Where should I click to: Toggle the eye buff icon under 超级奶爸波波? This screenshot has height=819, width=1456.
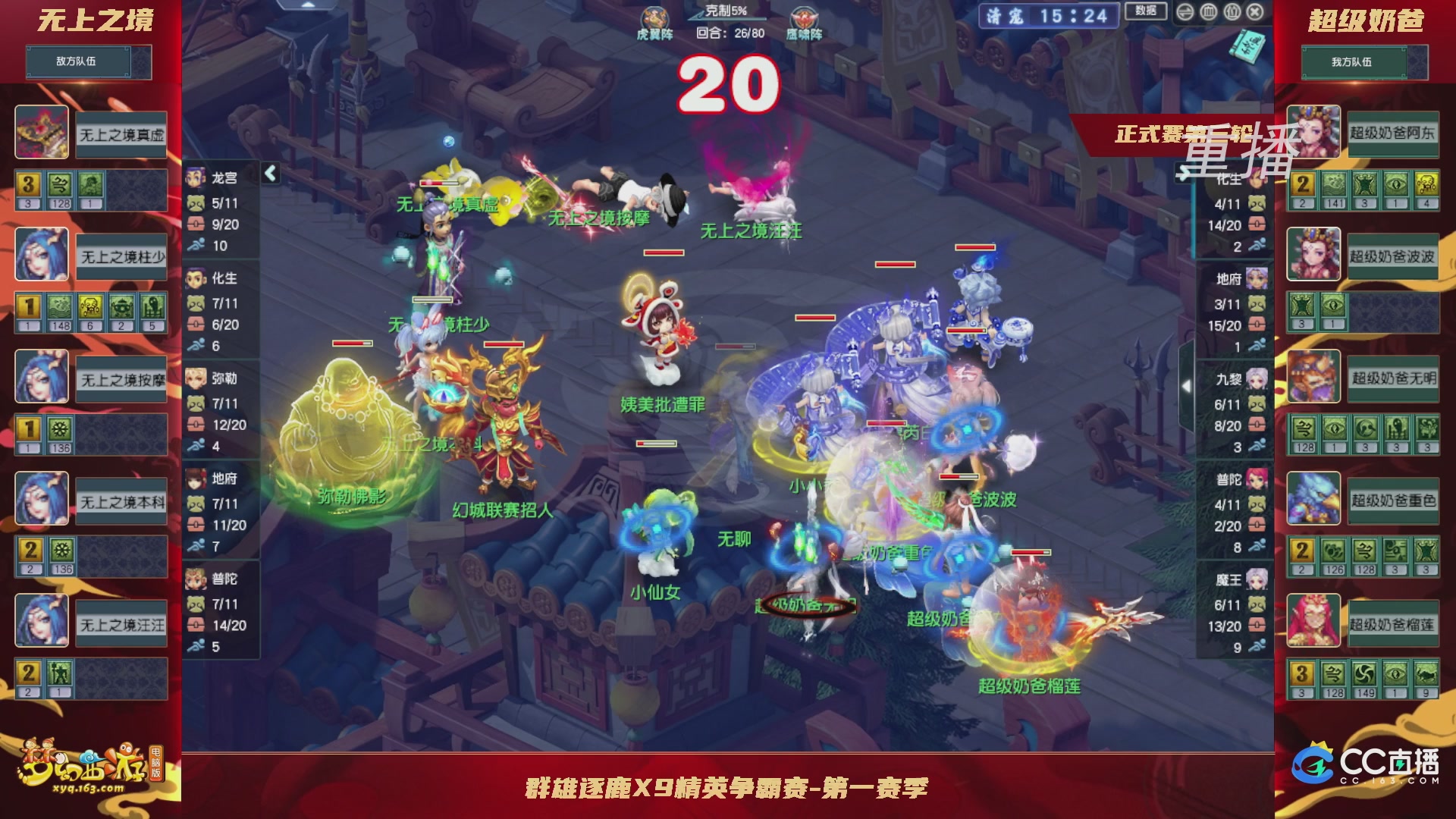coord(1333,305)
